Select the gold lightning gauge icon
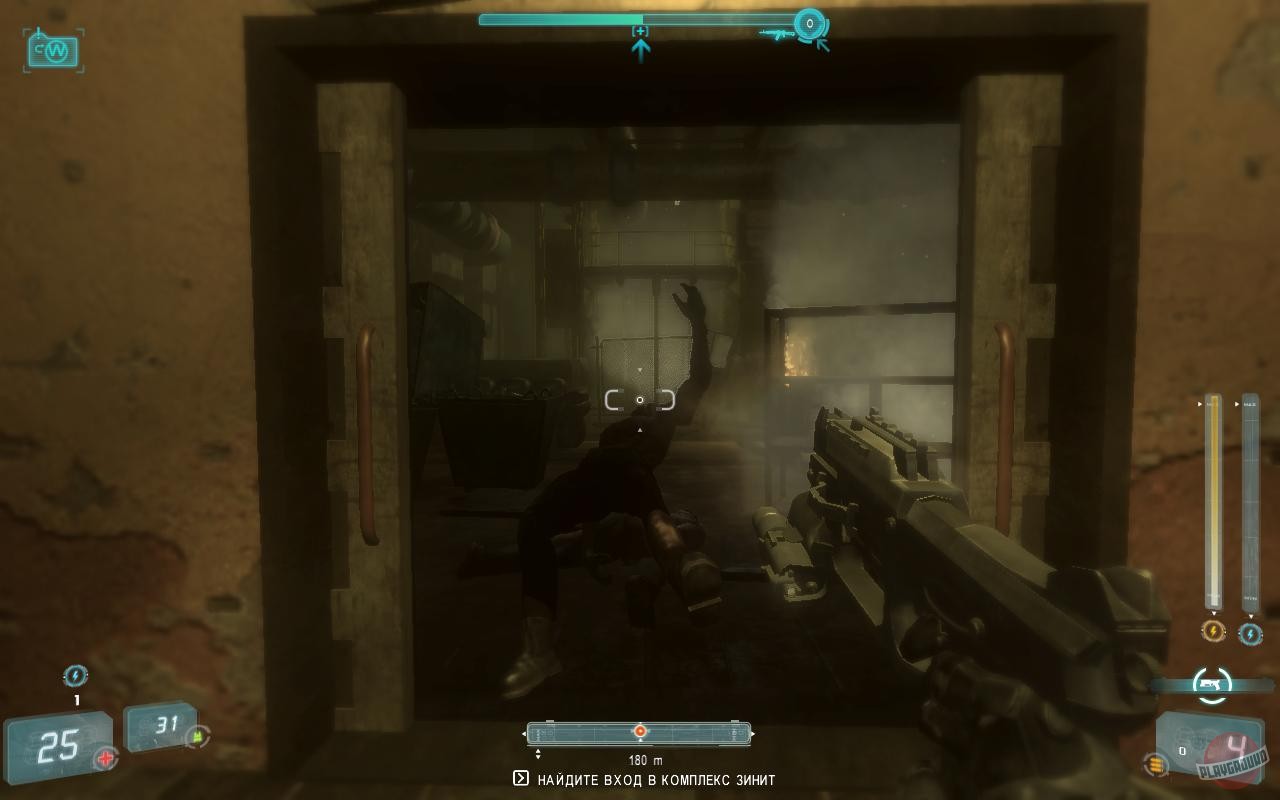The height and width of the screenshot is (800, 1280). coord(1213,632)
